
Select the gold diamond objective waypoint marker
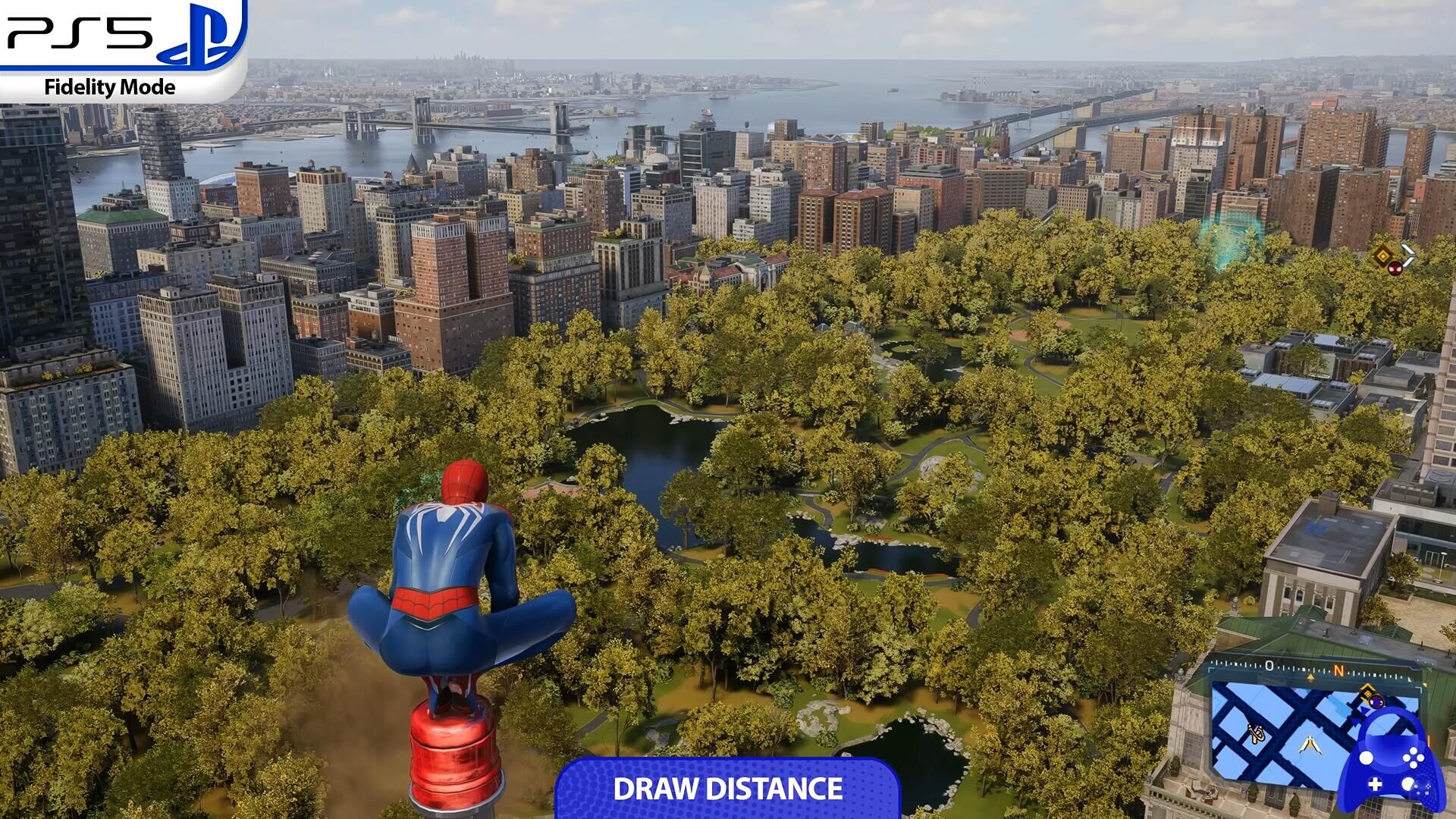[1382, 256]
